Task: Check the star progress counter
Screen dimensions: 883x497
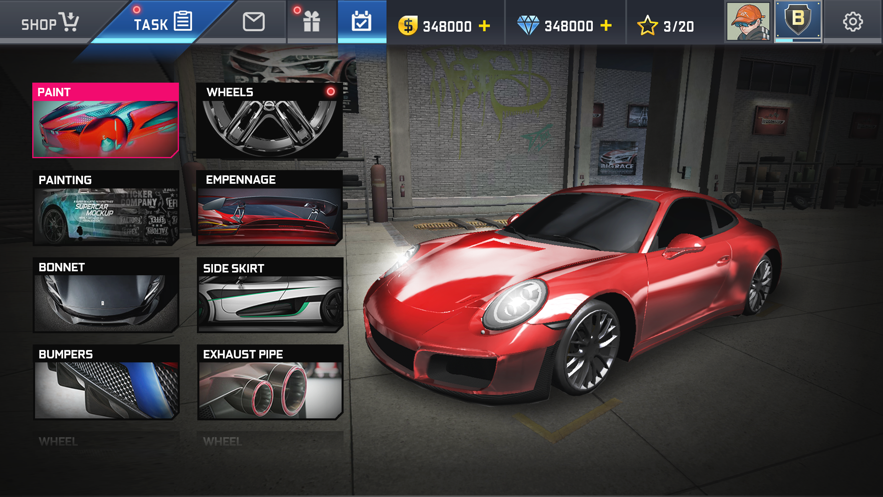Action: [x=666, y=26]
